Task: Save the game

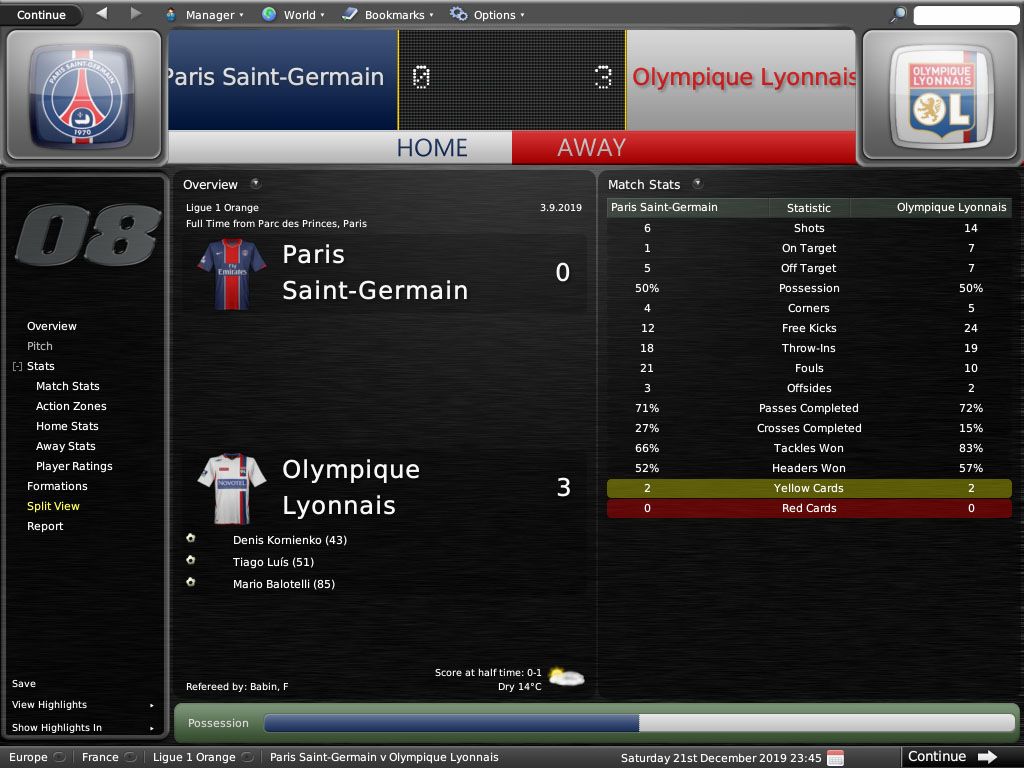Action: coord(24,684)
